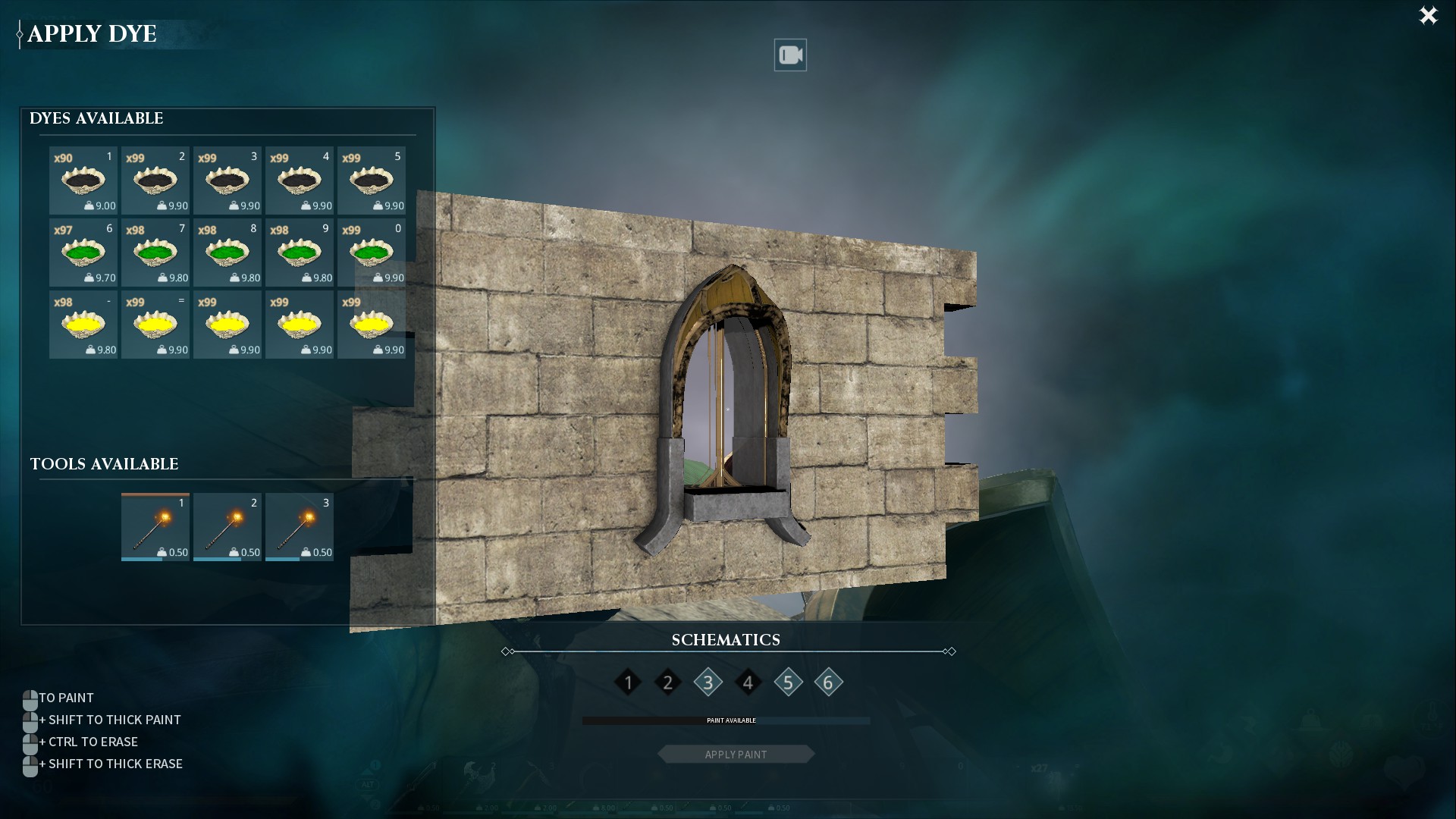Switch to schematic 5

(788, 682)
